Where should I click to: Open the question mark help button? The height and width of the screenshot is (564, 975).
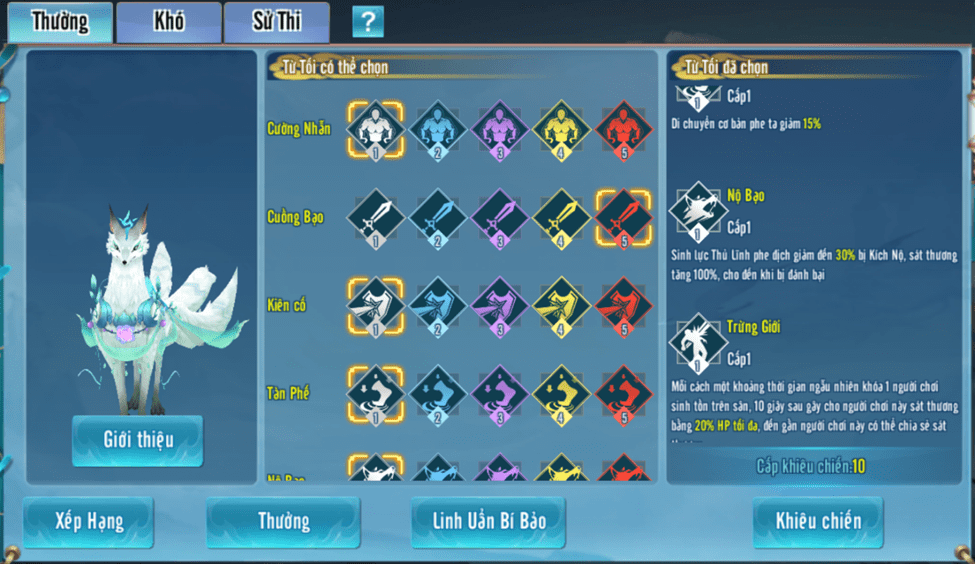pyautogui.click(x=368, y=21)
